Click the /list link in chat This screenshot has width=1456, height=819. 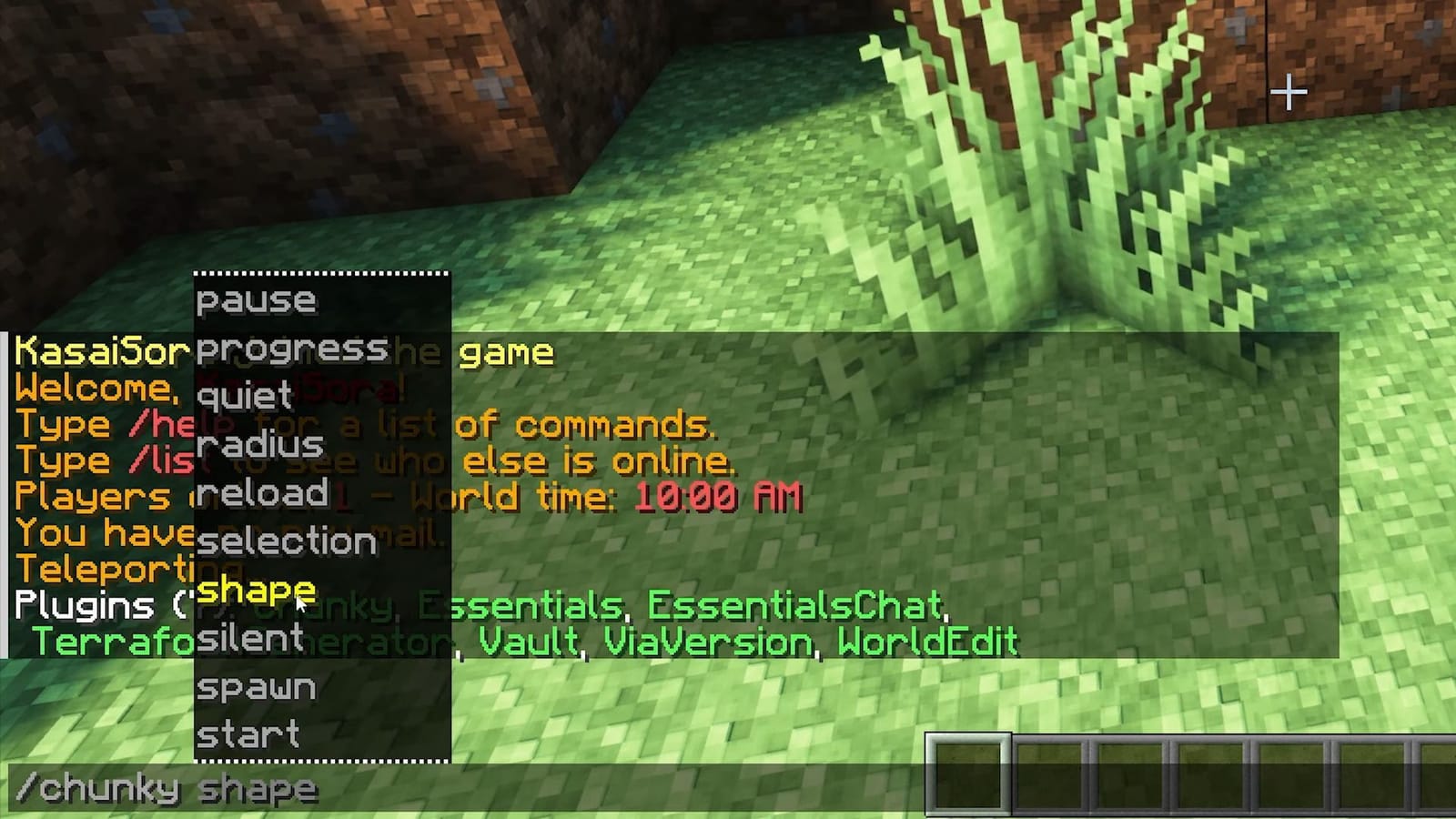pyautogui.click(x=162, y=460)
